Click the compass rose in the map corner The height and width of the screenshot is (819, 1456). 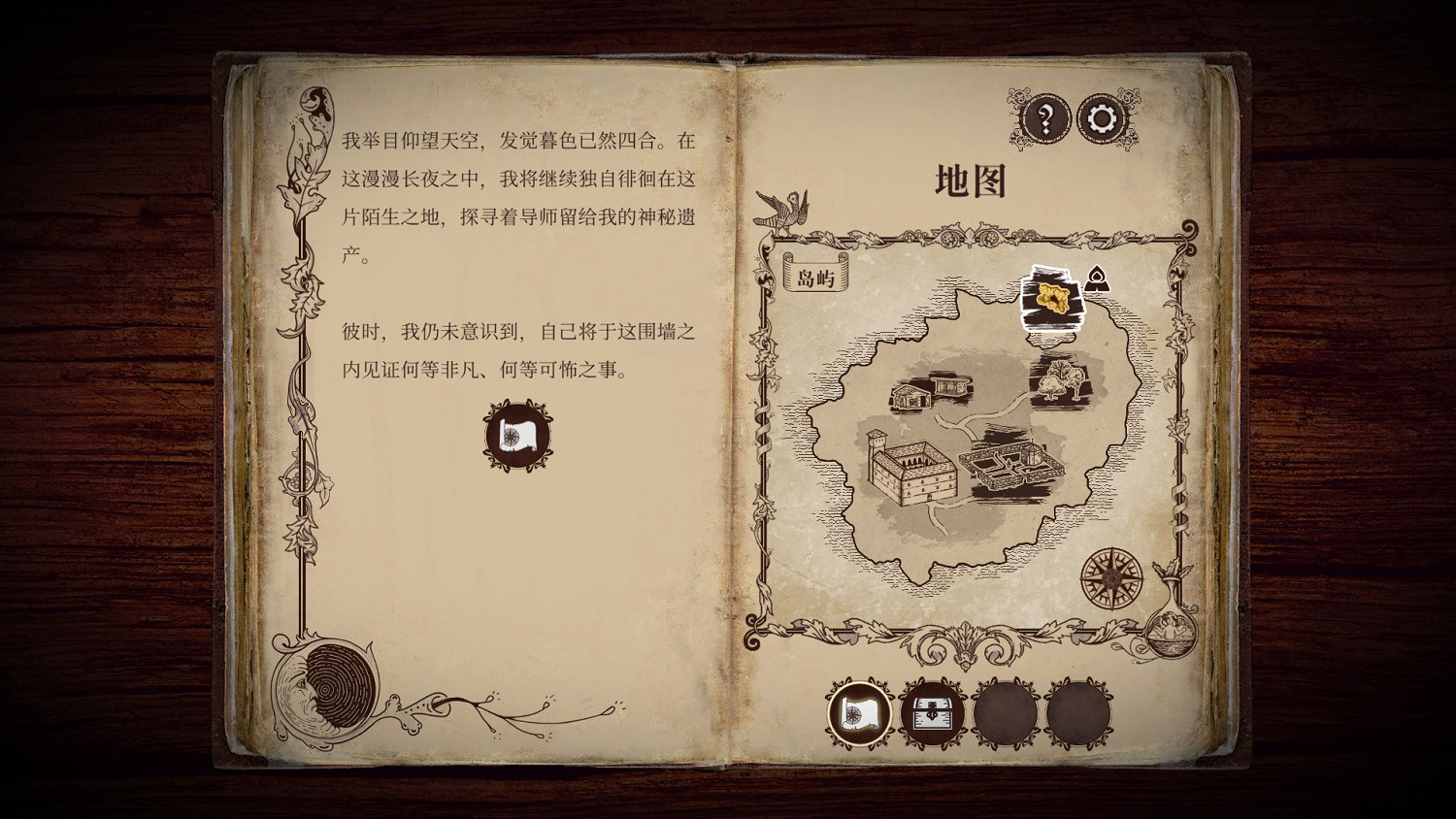pos(1109,578)
